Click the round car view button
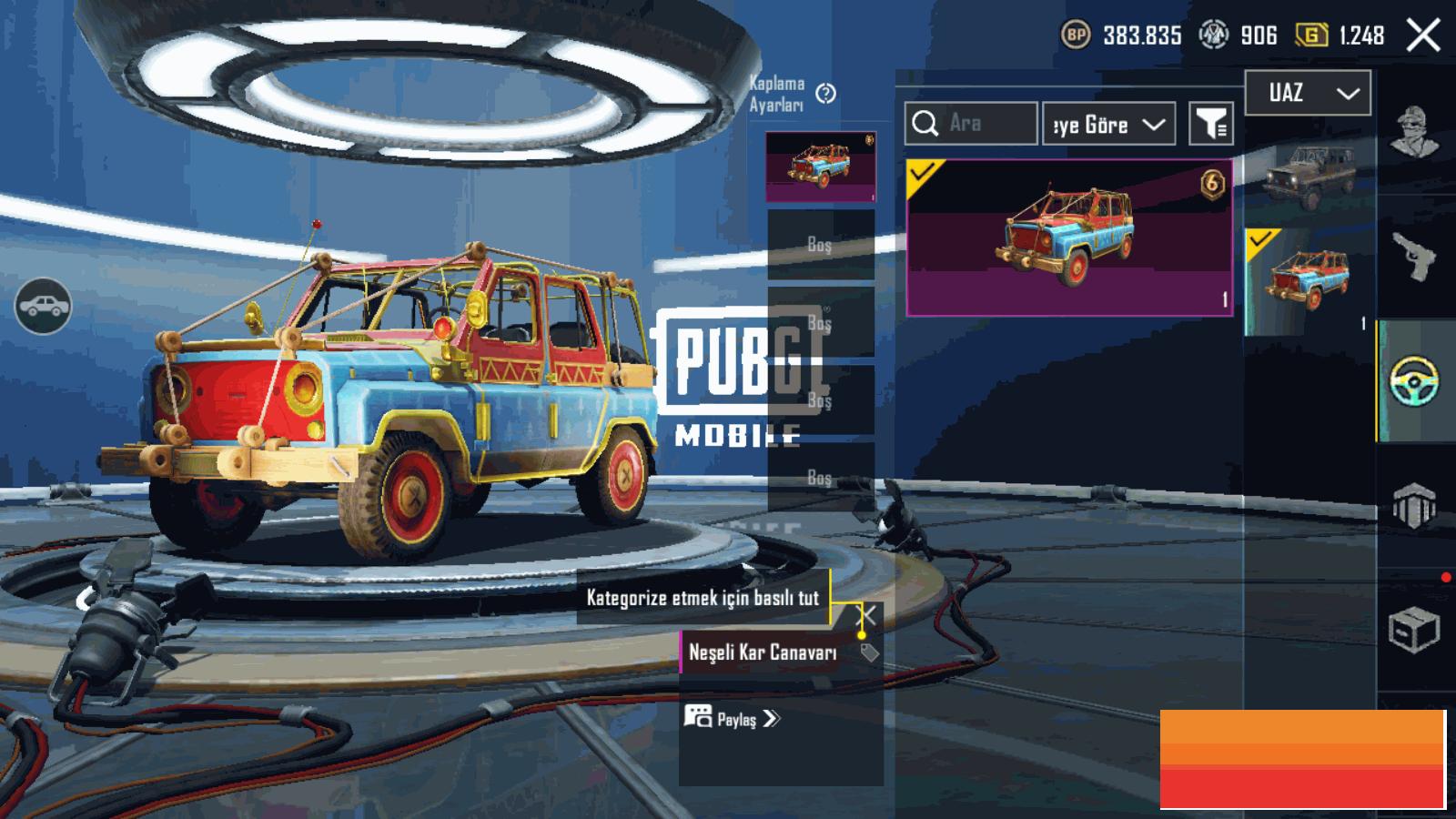The height and width of the screenshot is (819, 1456). (43, 306)
